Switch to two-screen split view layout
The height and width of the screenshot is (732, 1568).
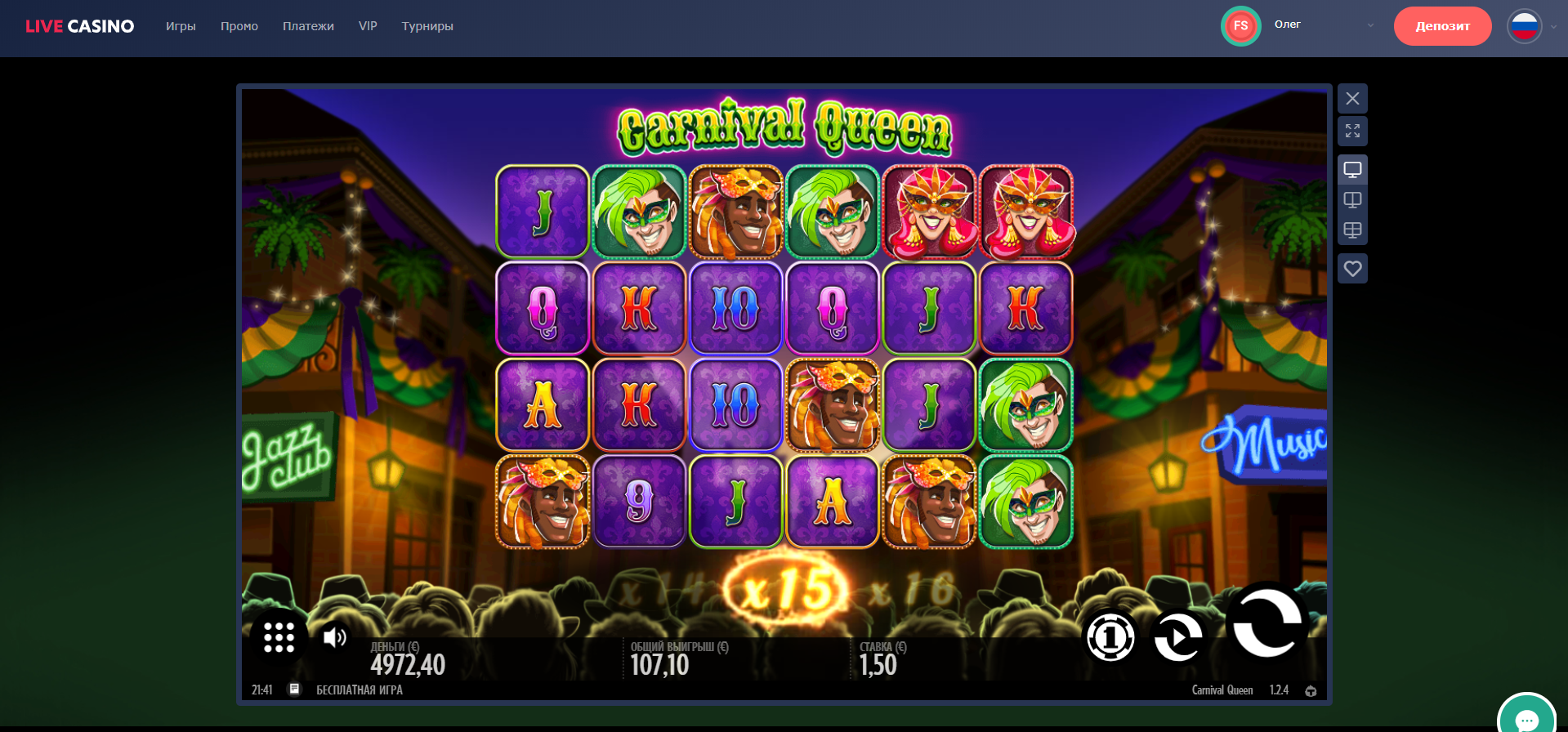(x=1352, y=200)
